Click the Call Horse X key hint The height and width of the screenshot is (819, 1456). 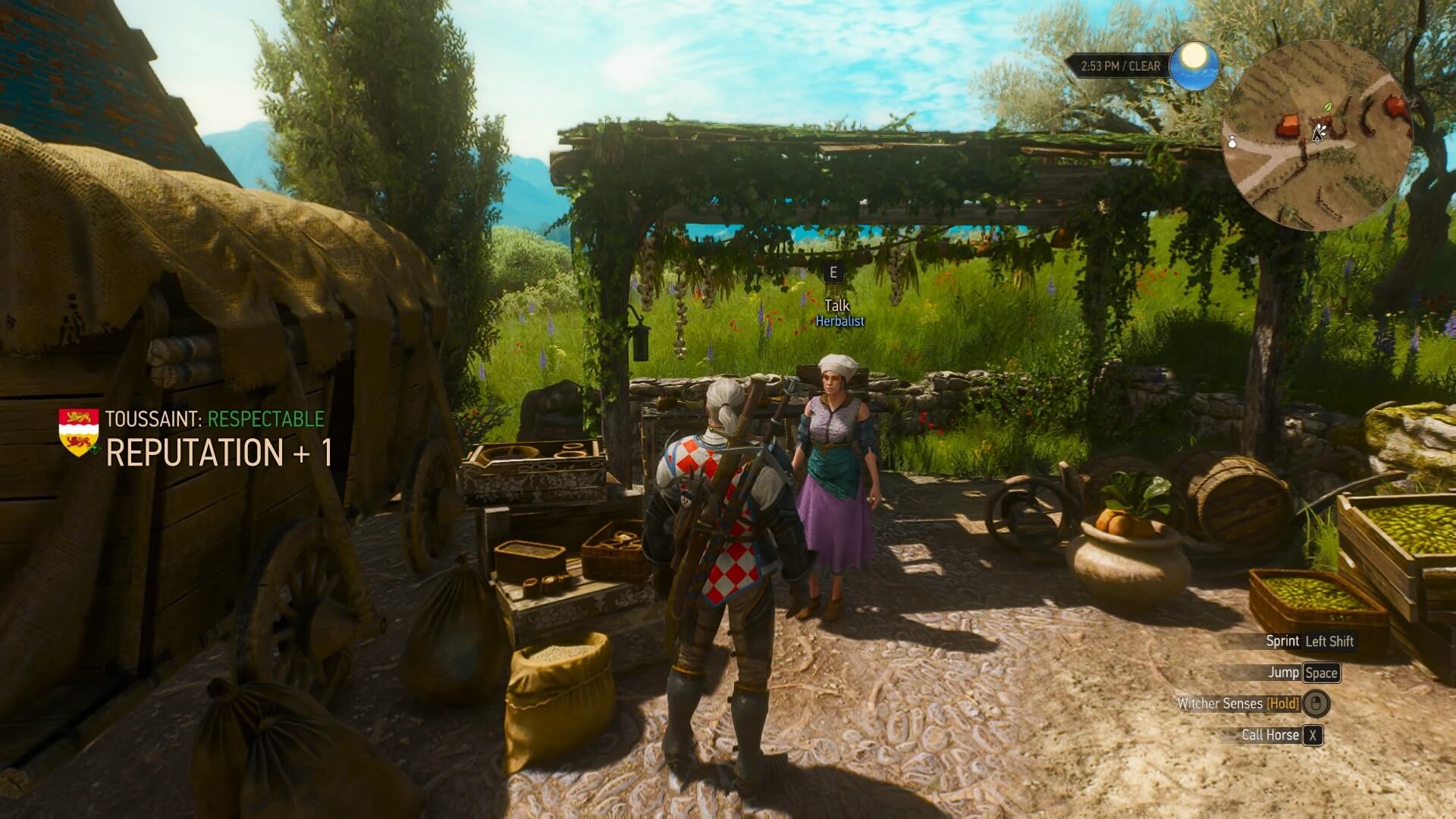pyautogui.click(x=1313, y=735)
